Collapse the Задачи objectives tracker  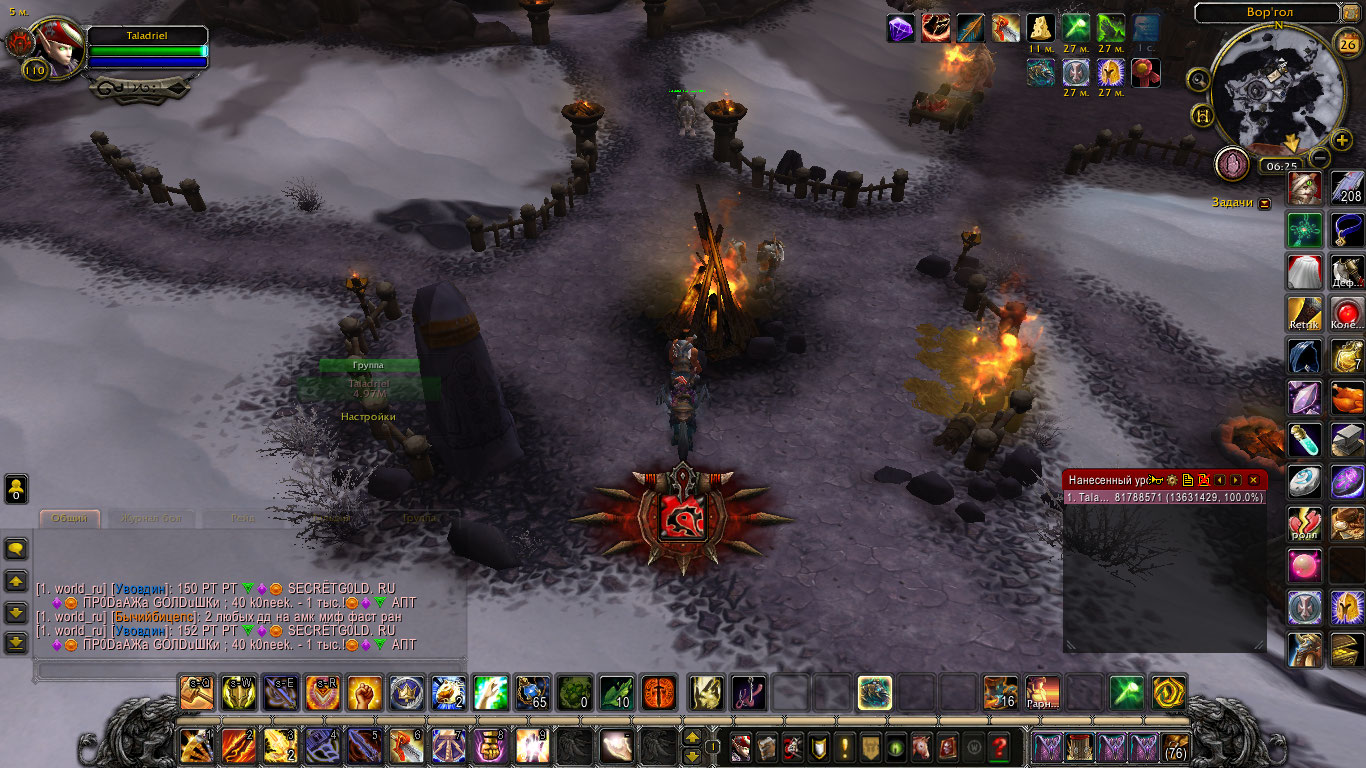pyautogui.click(x=1265, y=203)
